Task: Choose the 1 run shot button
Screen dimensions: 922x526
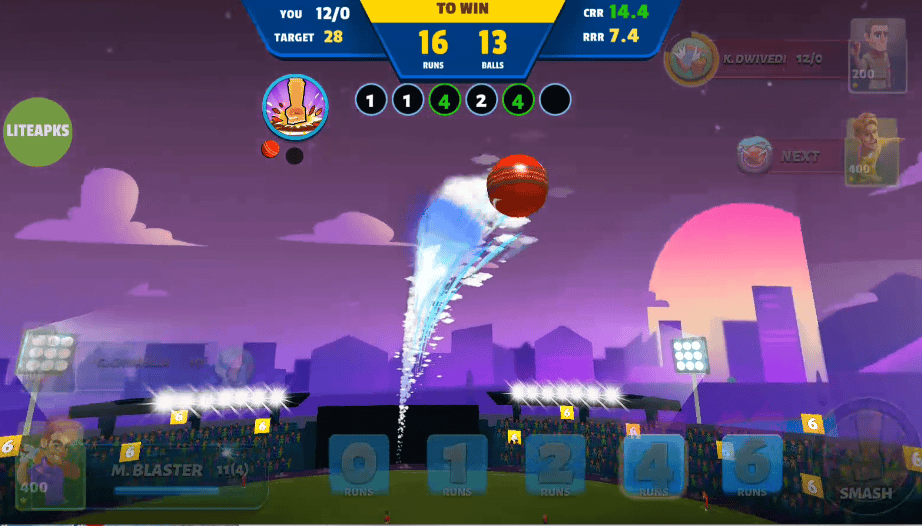Action: point(457,467)
